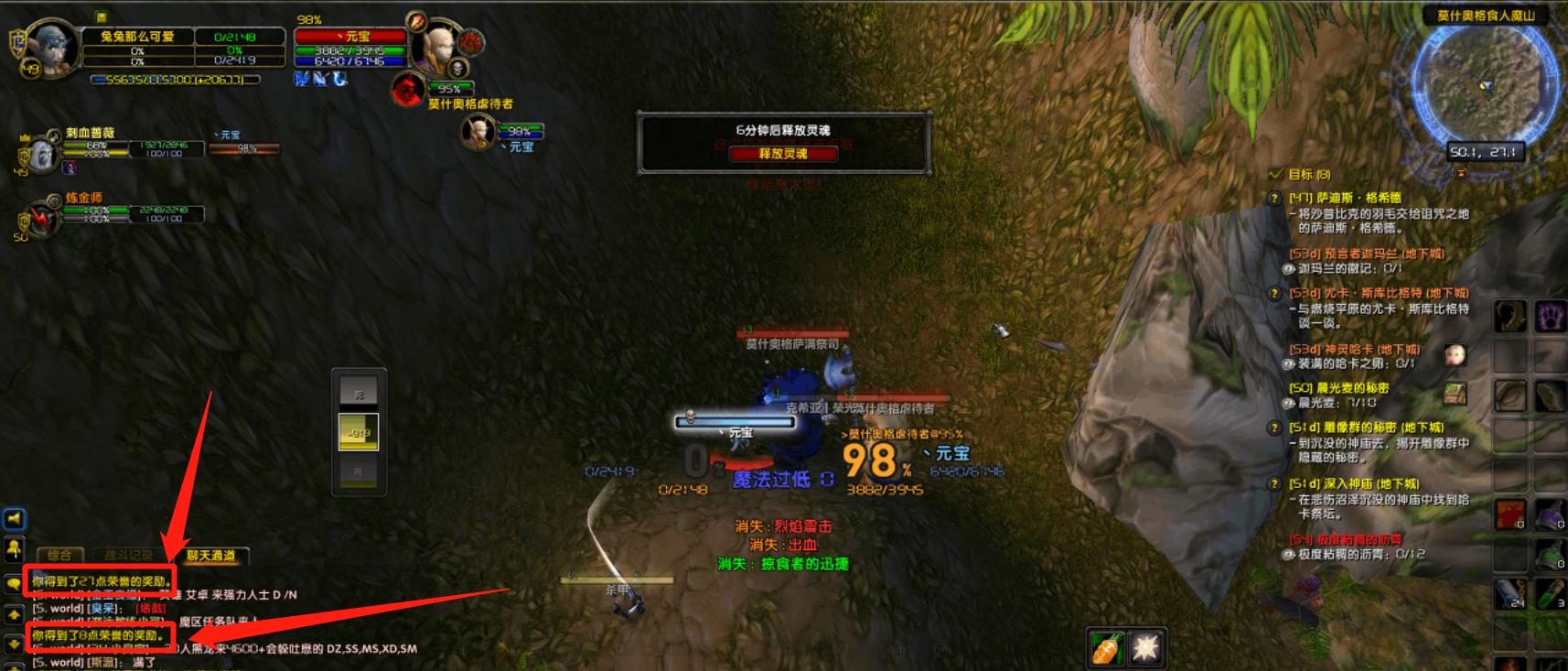Select the 聊天通道 chat channel tab
Screen dimensions: 1568x671
click(211, 556)
